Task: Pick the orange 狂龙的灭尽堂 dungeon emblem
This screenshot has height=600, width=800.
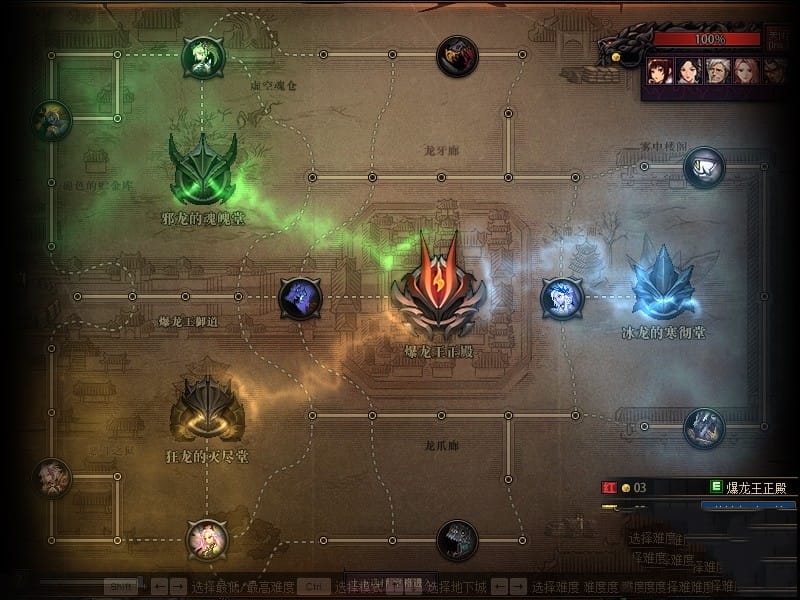Action: pos(208,409)
